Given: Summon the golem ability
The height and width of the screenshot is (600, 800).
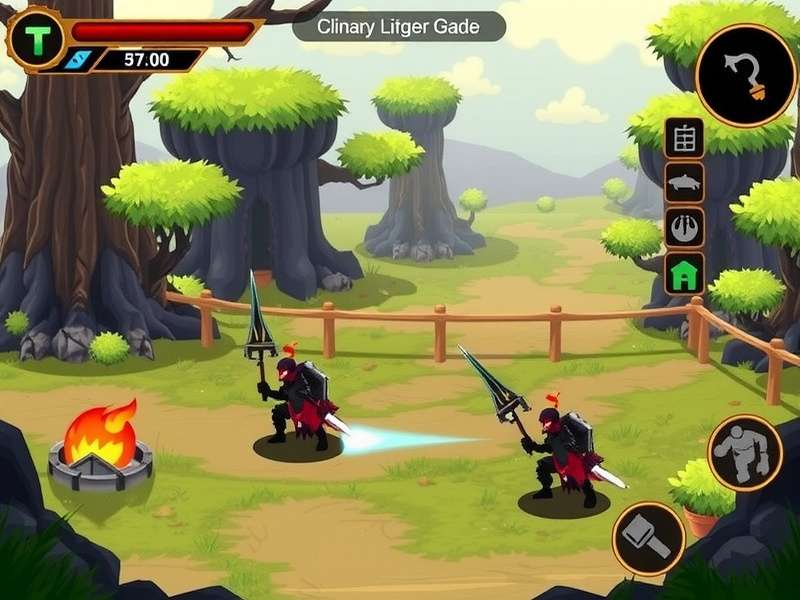Looking at the screenshot, I should (x=745, y=453).
